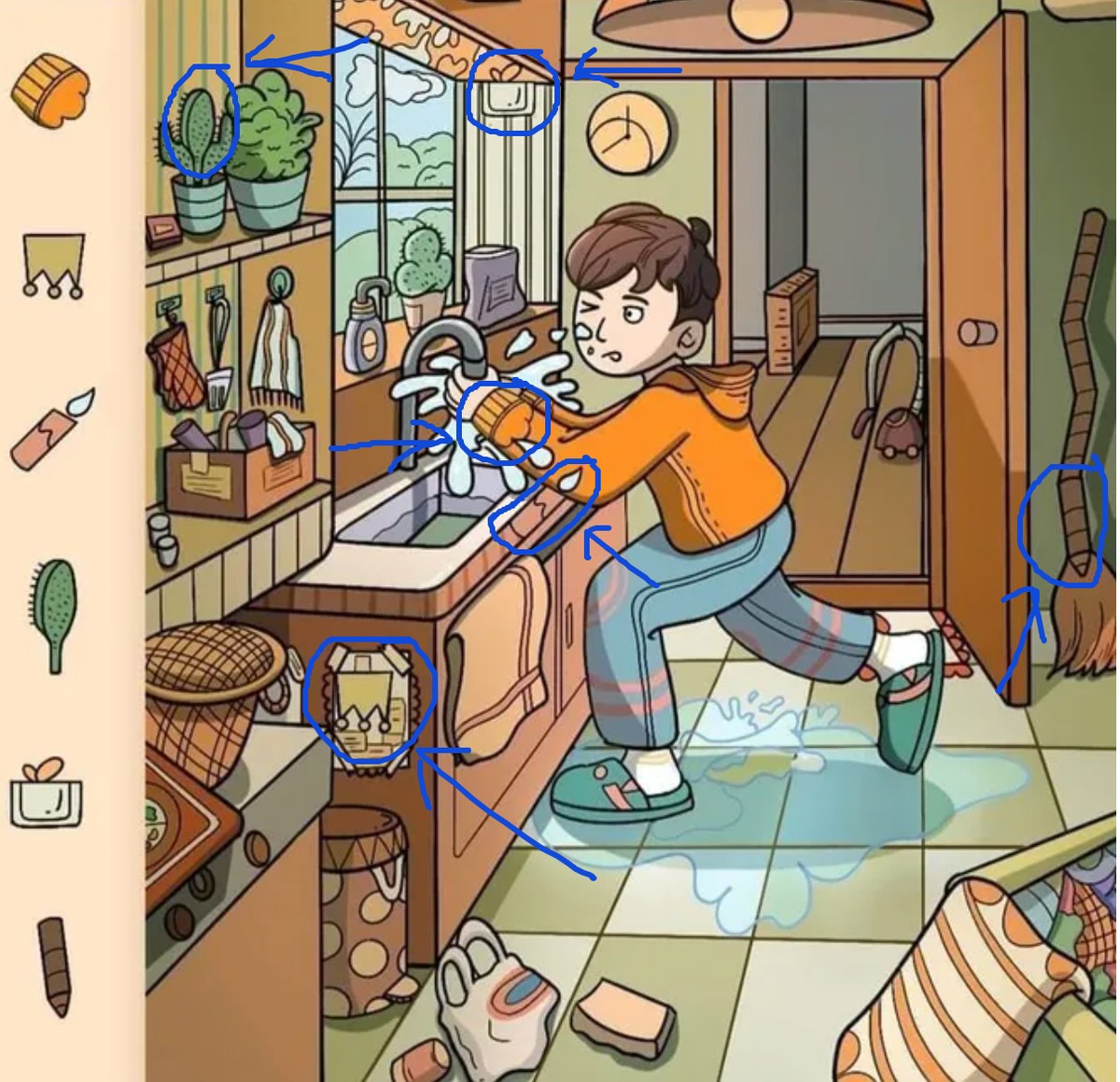Viewport: 1120px width, 1082px height.
Task: Select the green hairbrush icon in sidebar
Action: click(x=55, y=611)
